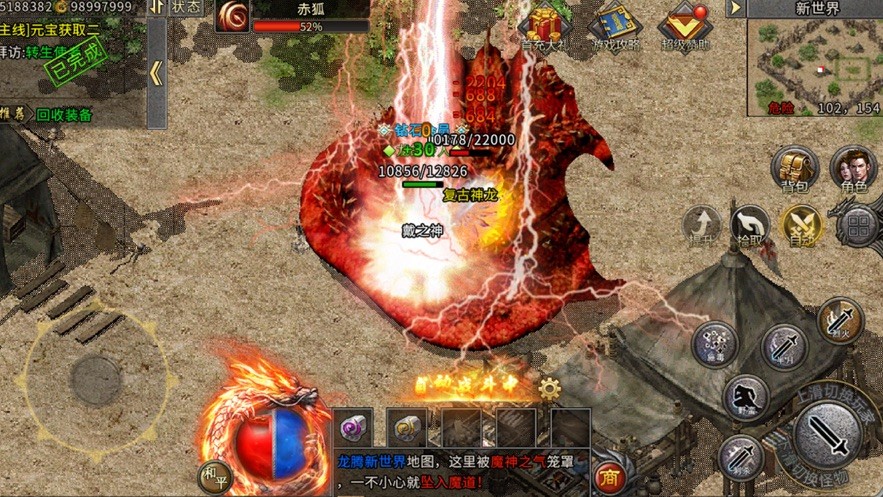
Task: Open the 背包 backpack
Action: click(x=795, y=170)
